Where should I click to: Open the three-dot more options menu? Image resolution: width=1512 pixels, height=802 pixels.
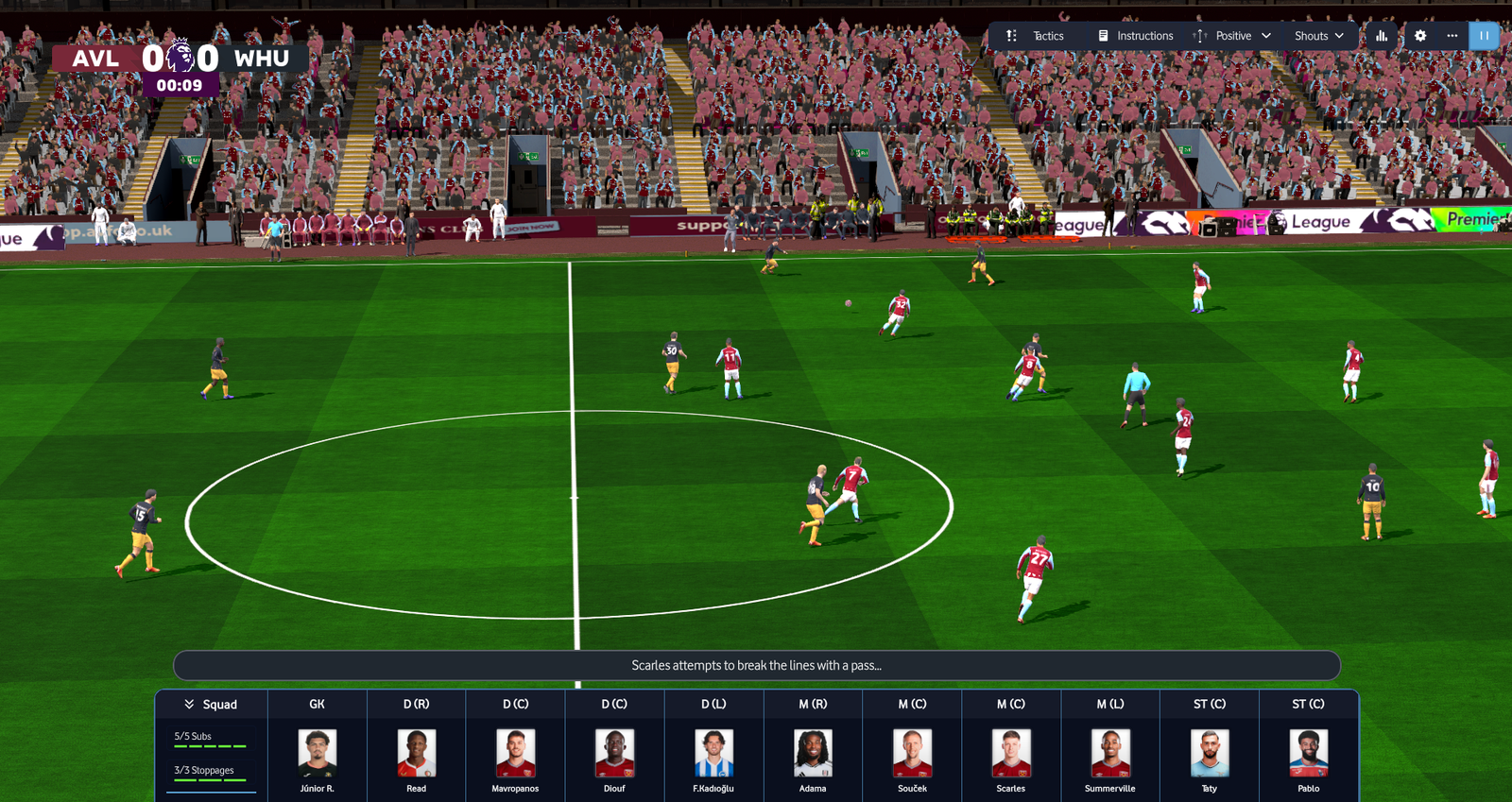[1452, 36]
